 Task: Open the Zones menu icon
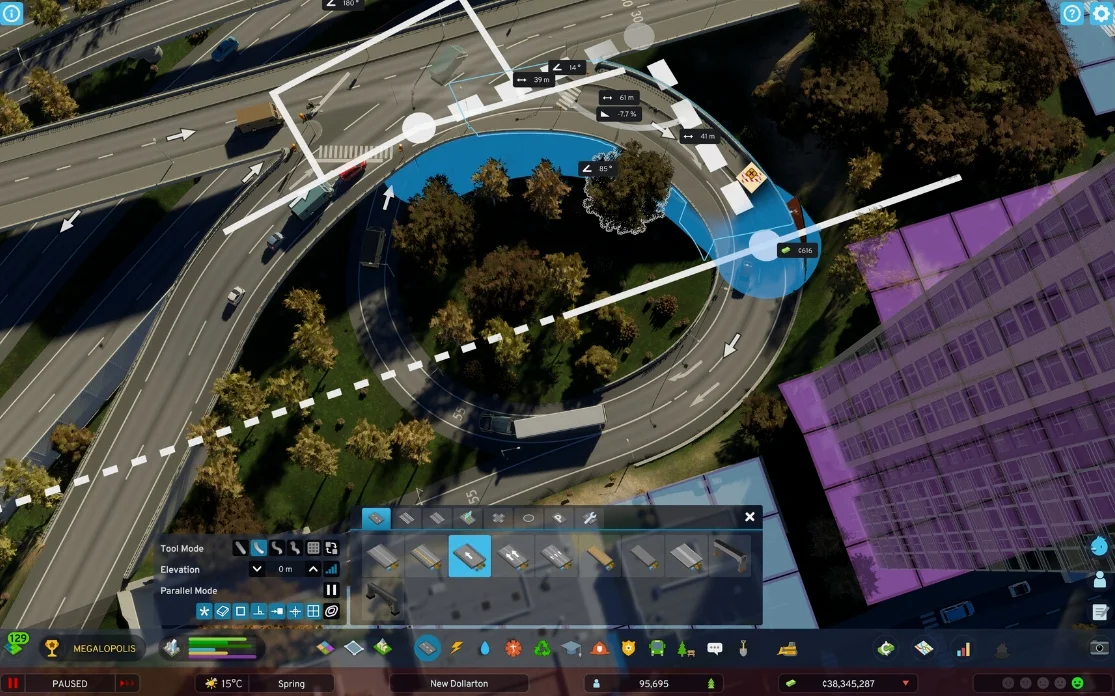click(x=325, y=648)
